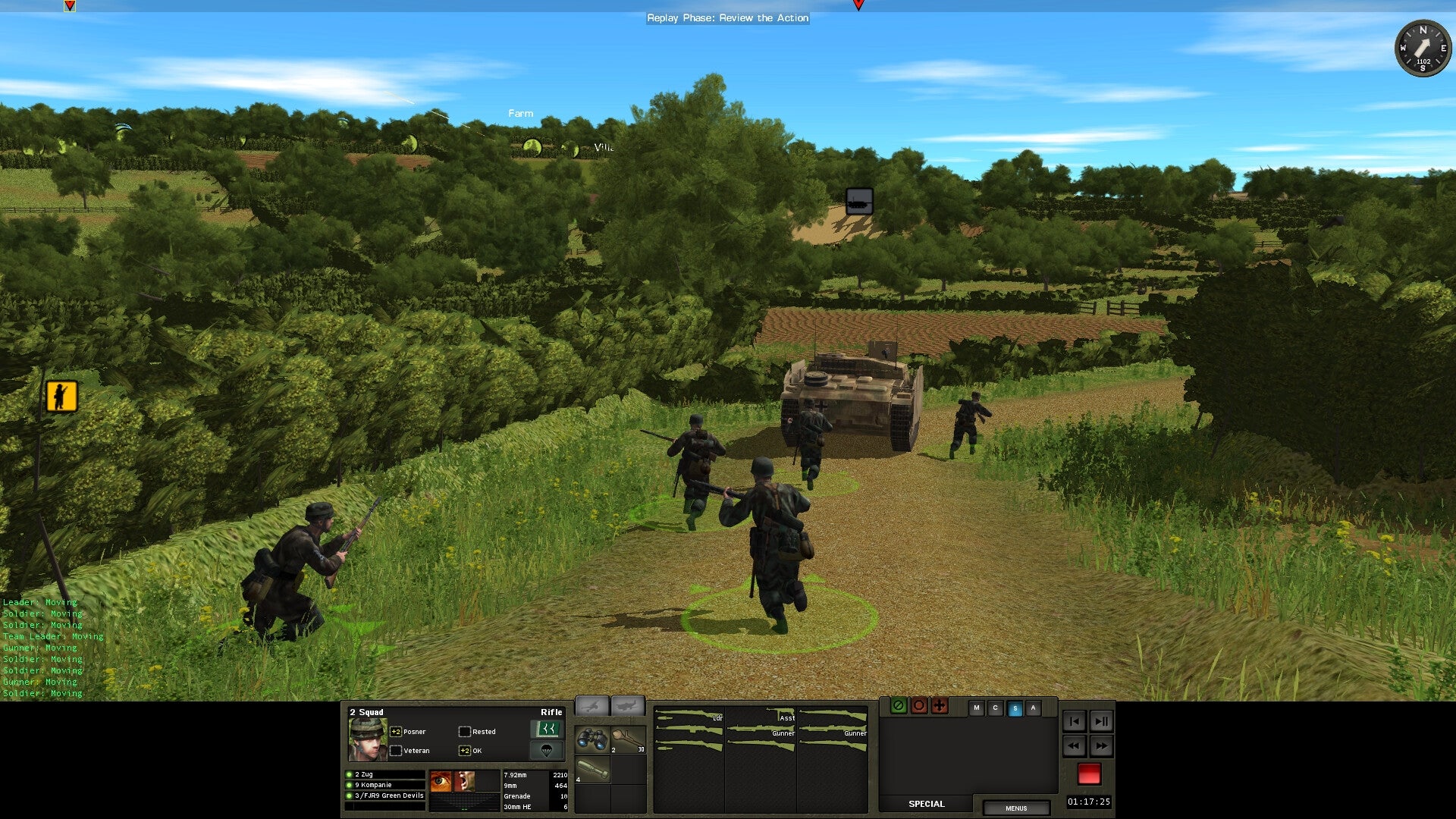This screenshot has height=819, width=1456.
Task: Switch to the SPECIAL tab
Action: tap(926, 804)
